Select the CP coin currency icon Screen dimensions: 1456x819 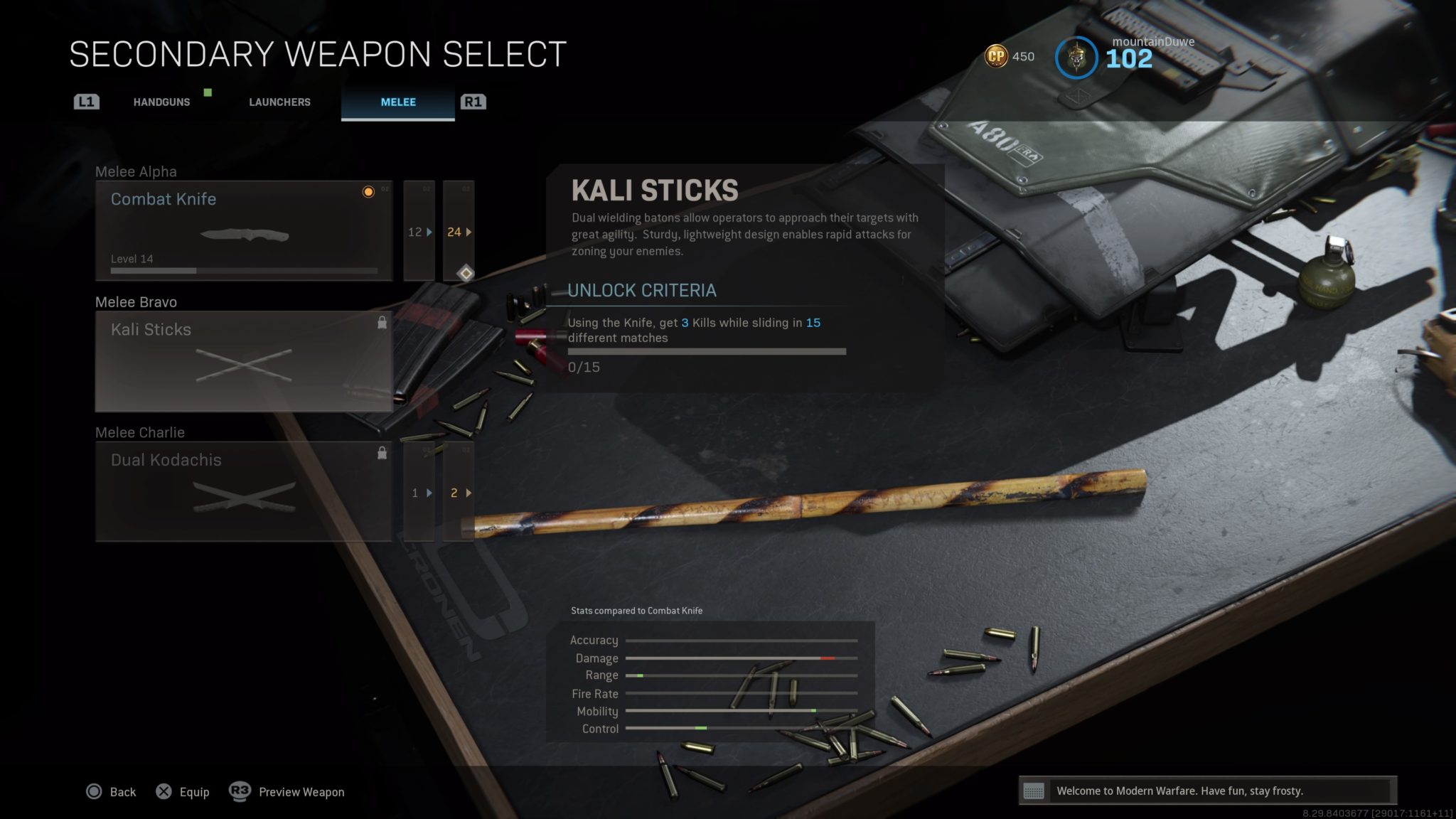click(x=998, y=55)
